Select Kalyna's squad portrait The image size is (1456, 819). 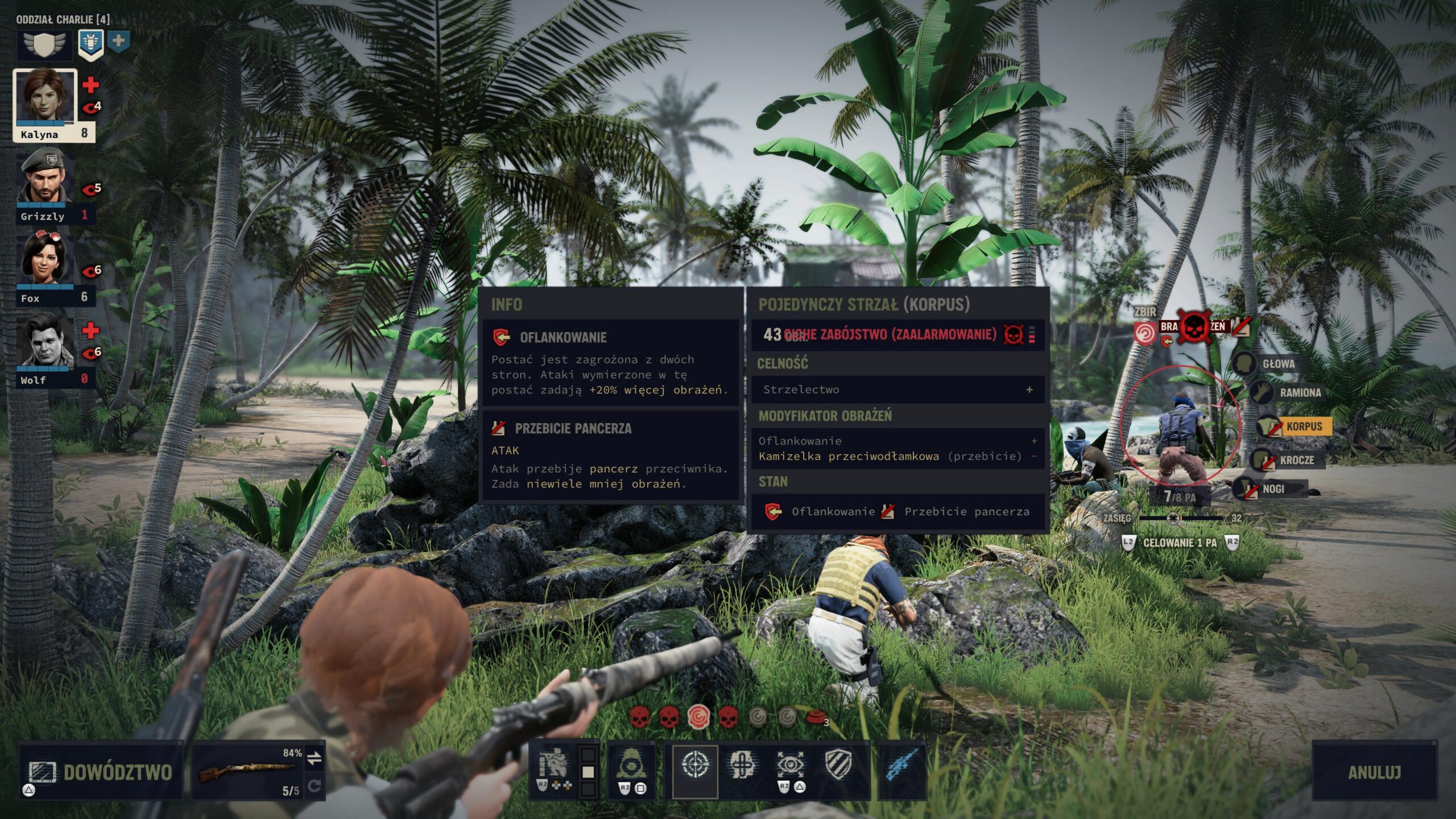pos(45,97)
